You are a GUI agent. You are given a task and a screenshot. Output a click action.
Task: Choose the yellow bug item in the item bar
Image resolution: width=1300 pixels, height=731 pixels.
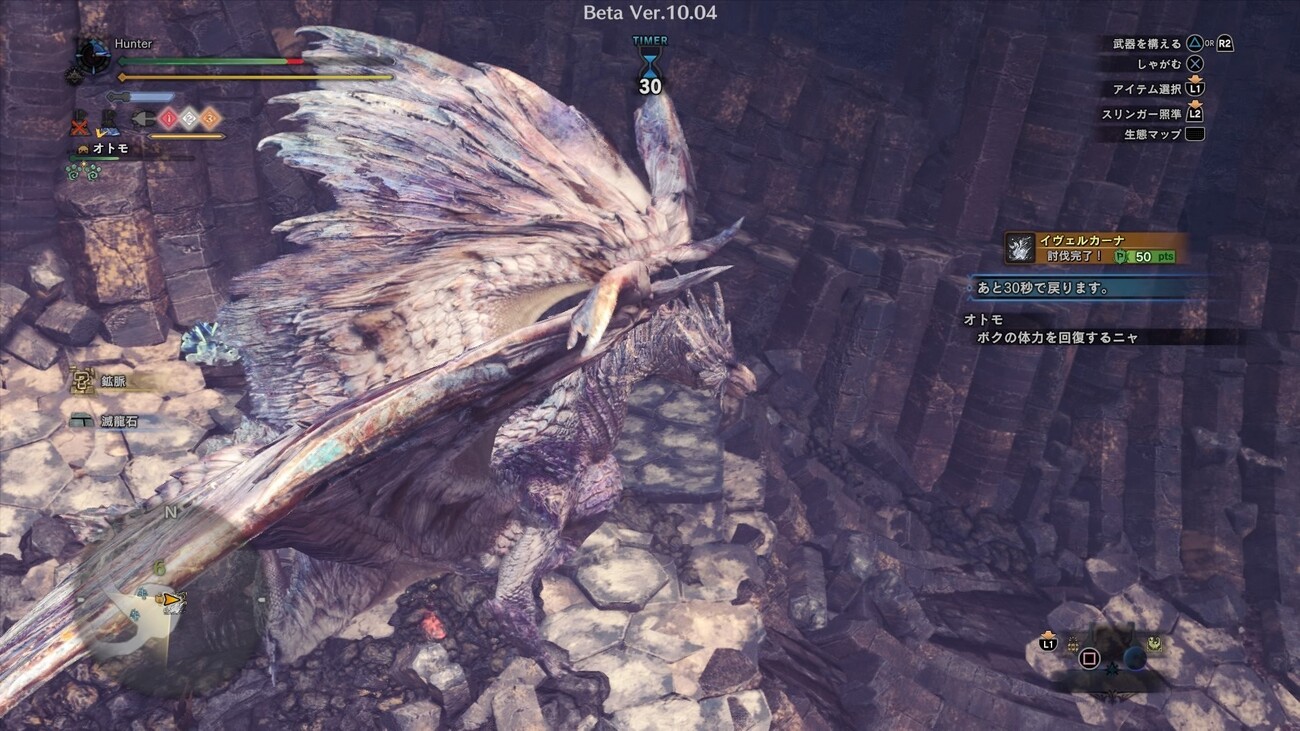pos(1073,645)
